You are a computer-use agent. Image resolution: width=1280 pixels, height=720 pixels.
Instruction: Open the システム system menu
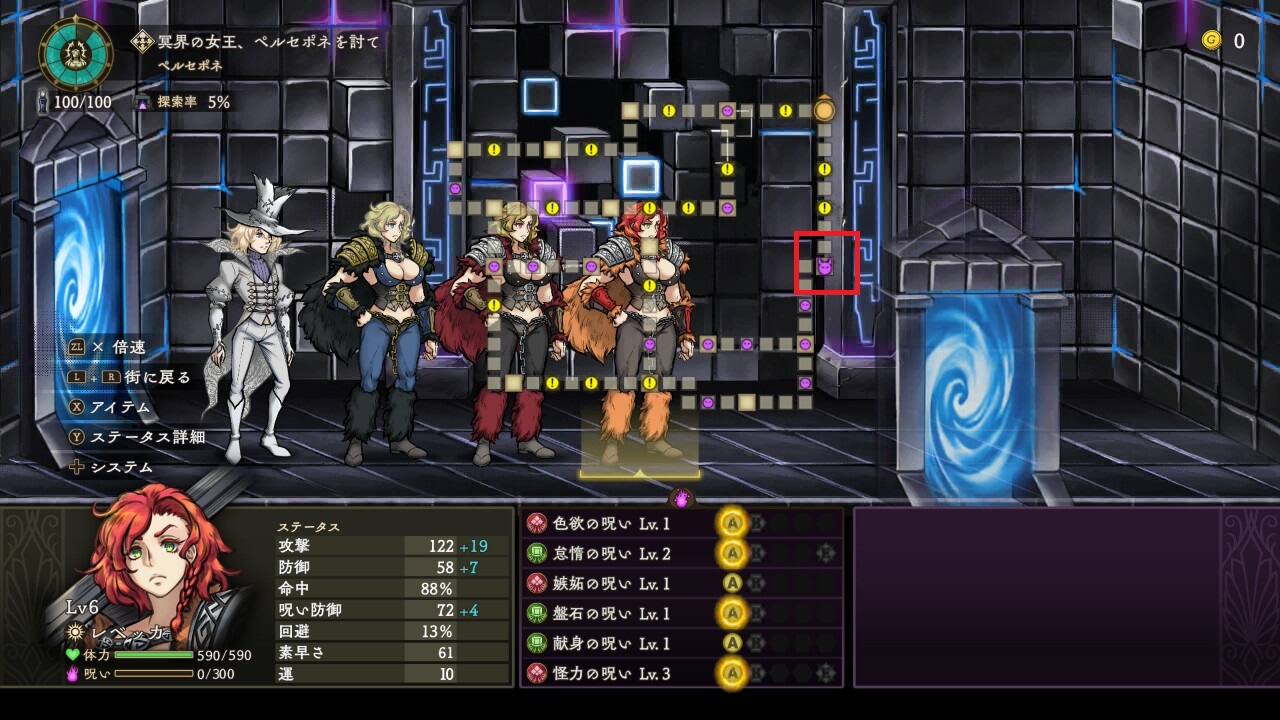(111, 467)
